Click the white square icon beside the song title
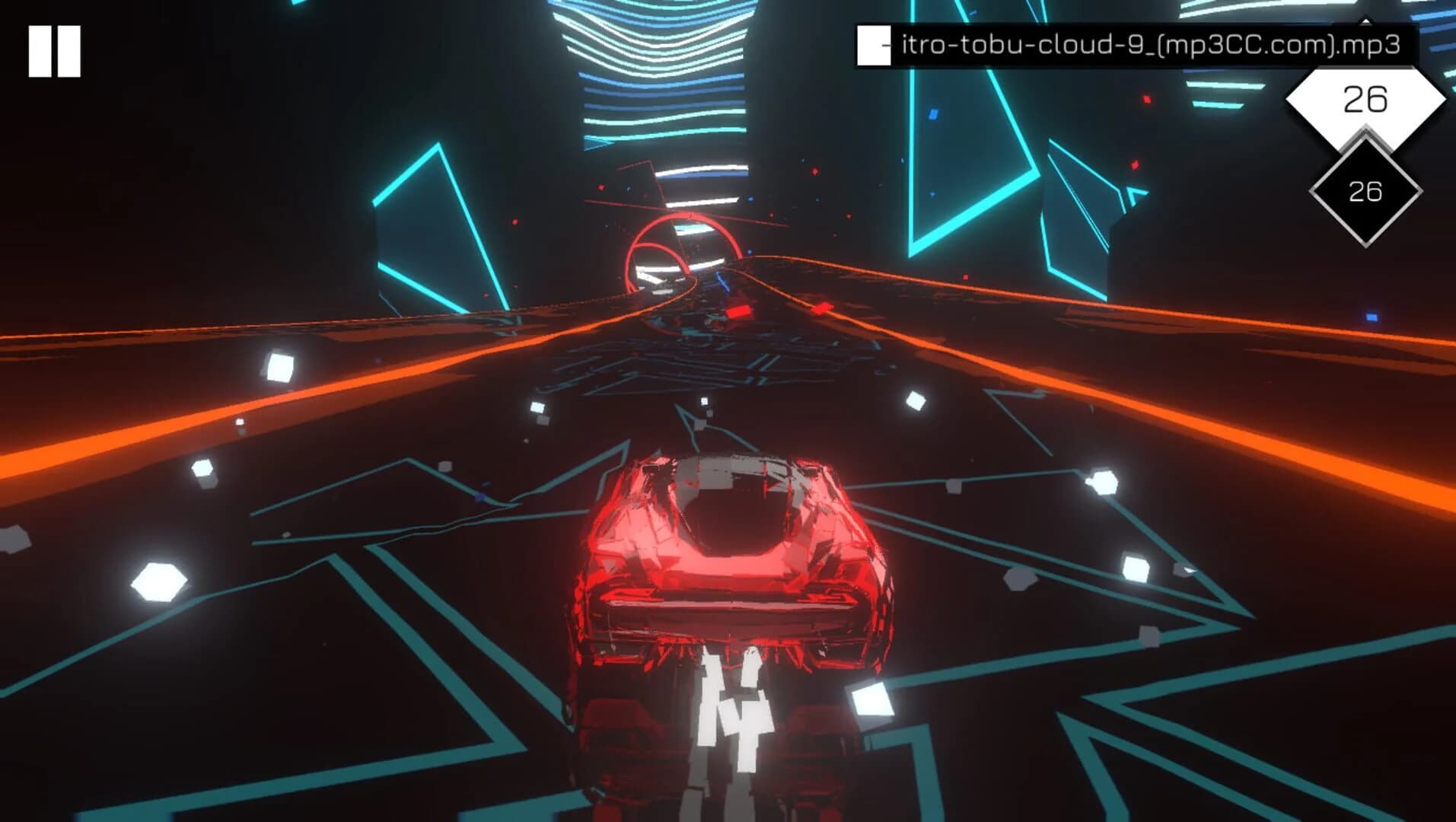 pyautogui.click(x=872, y=46)
